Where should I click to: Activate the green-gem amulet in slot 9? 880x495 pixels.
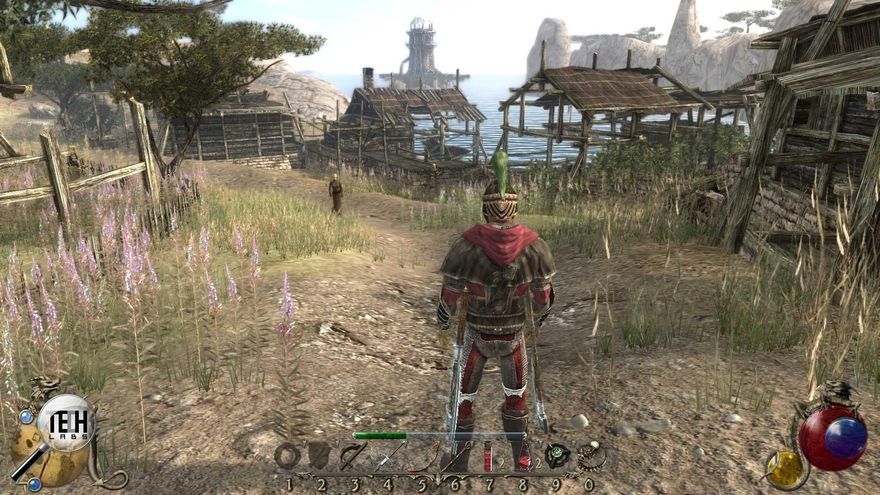pyautogui.click(x=556, y=456)
